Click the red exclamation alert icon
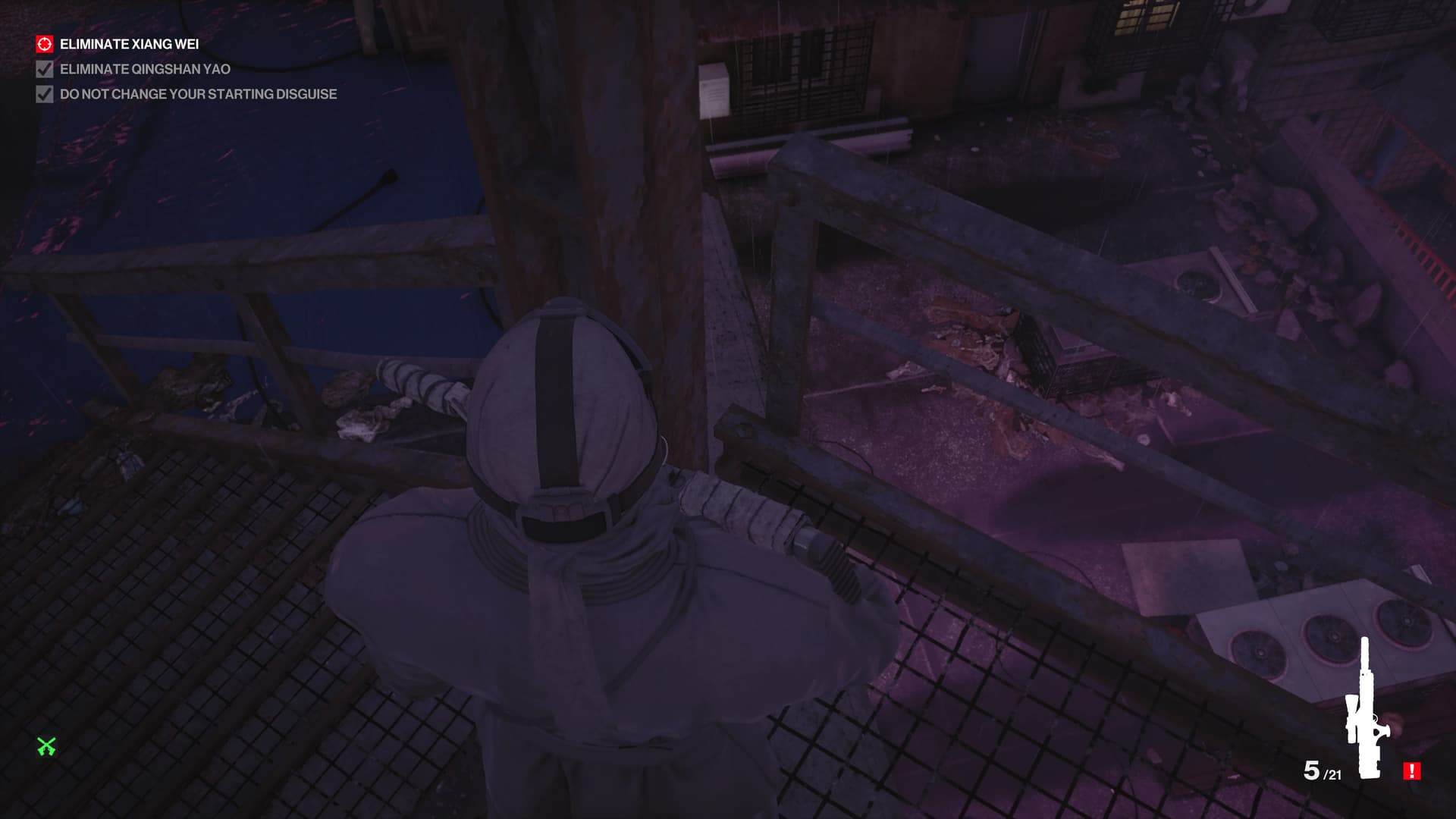Viewport: 1456px width, 819px height. point(1411,771)
